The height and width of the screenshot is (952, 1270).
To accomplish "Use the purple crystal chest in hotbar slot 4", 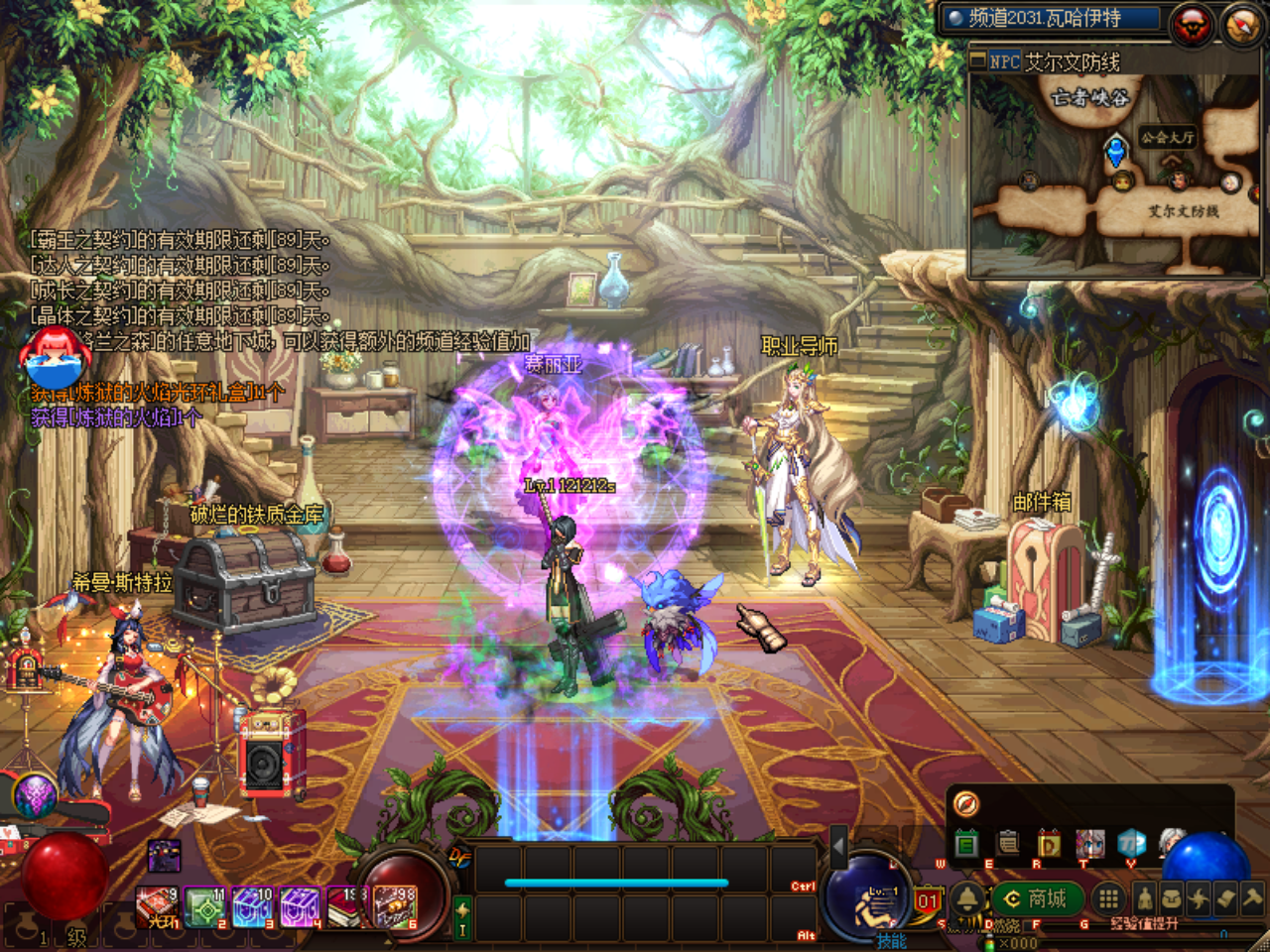I will click(300, 907).
